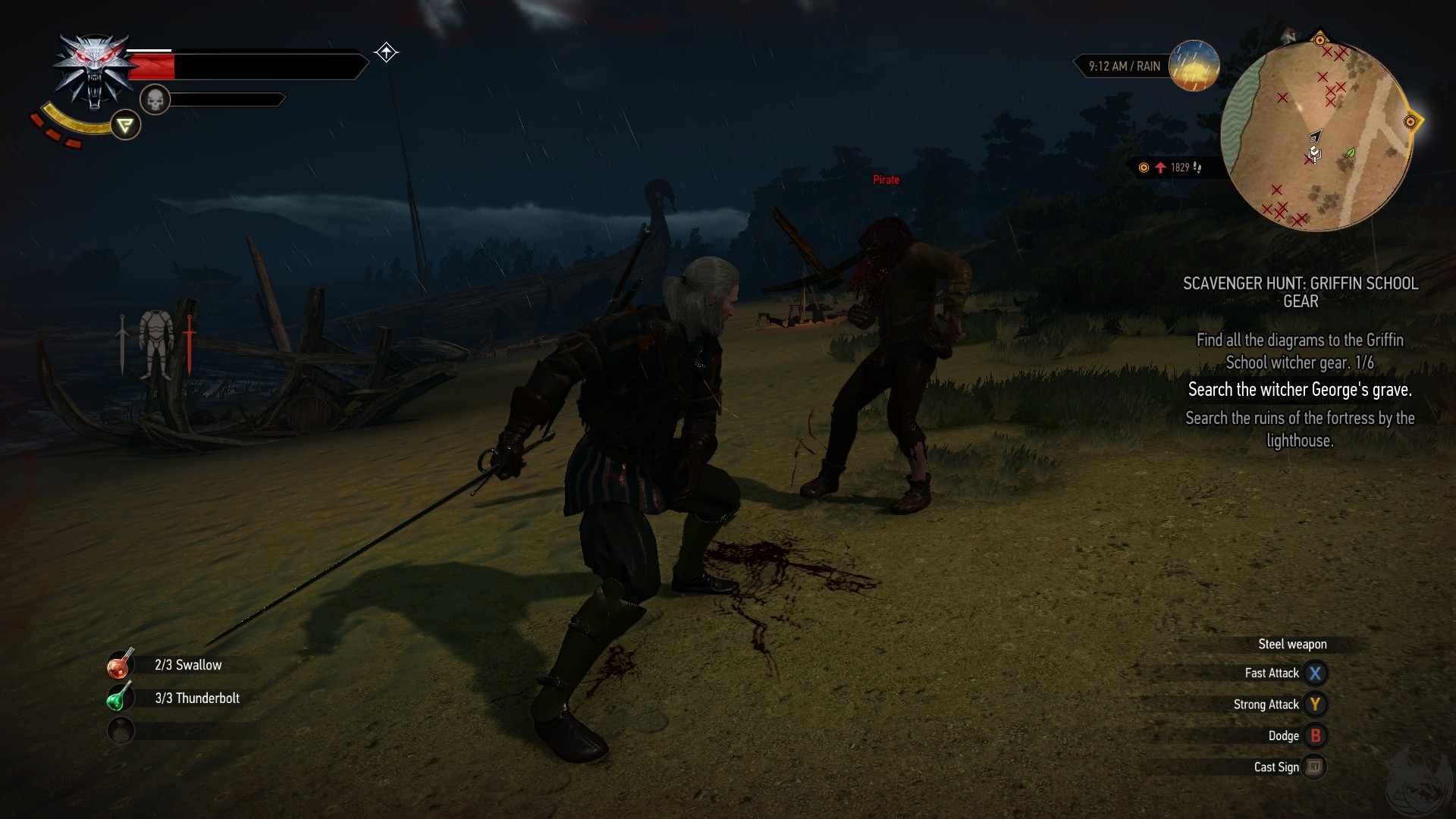Click the diamond buff icon
Viewport: 1456px width, 819px height.
386,52
